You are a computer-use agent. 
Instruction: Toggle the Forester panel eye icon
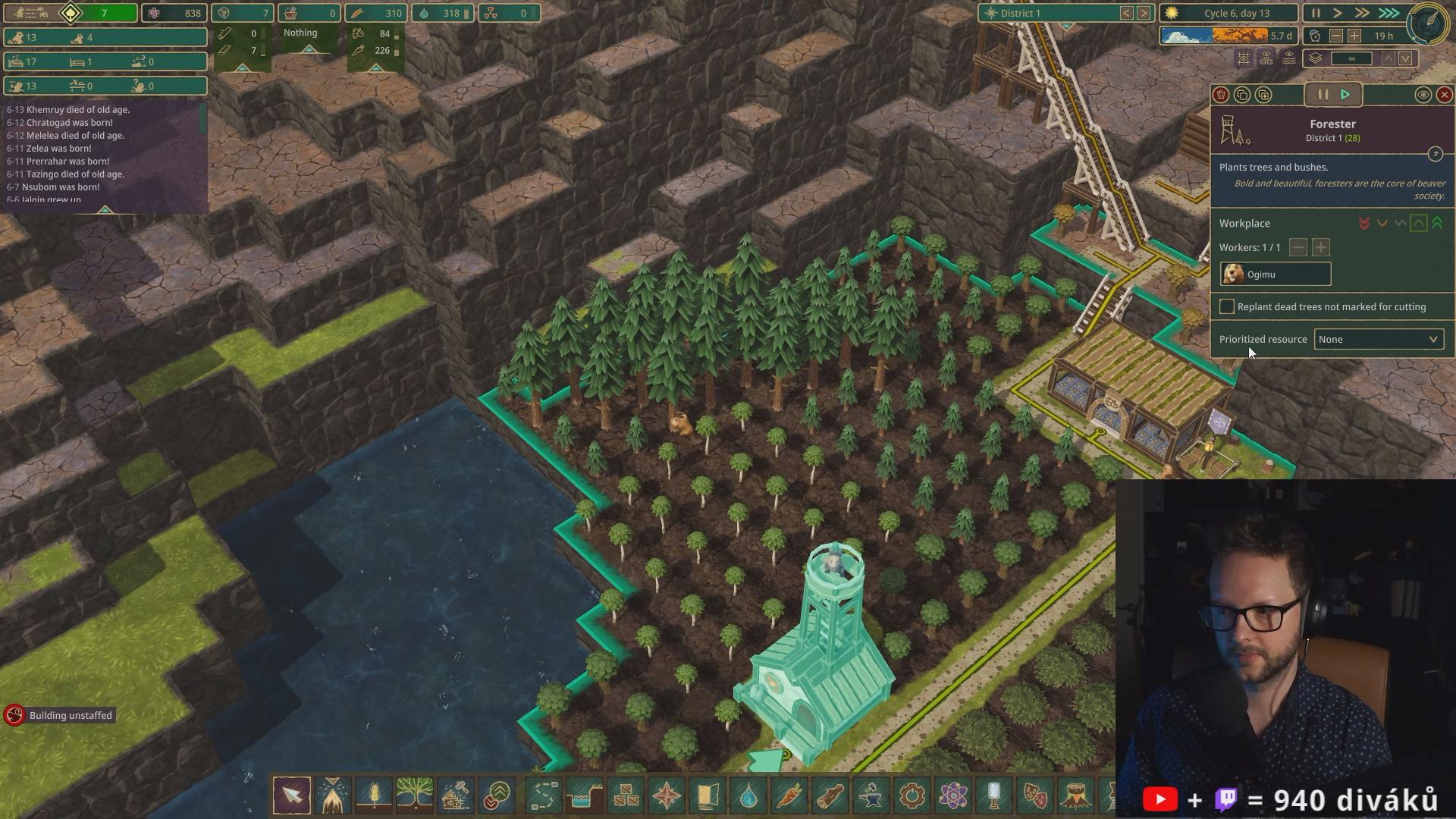[1423, 95]
